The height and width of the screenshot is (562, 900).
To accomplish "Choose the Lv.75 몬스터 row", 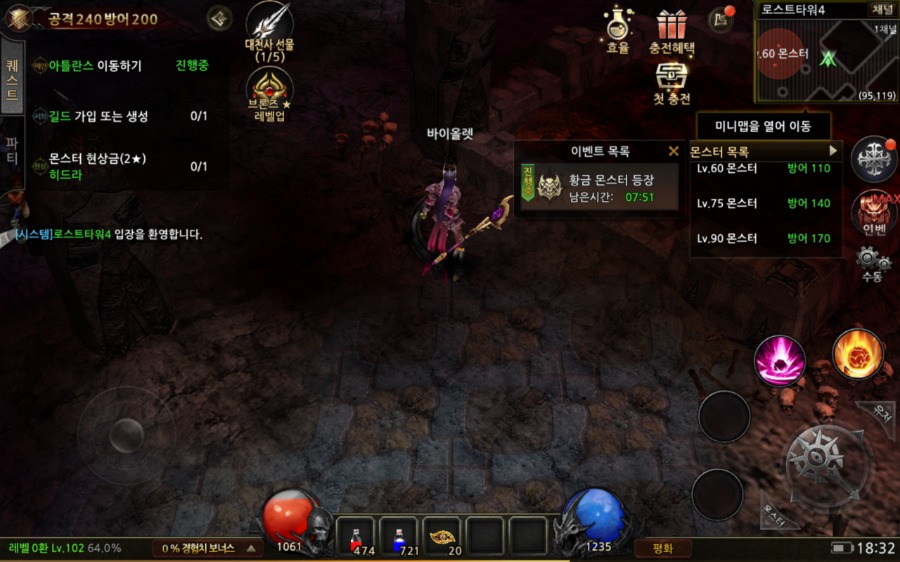I will (x=765, y=203).
